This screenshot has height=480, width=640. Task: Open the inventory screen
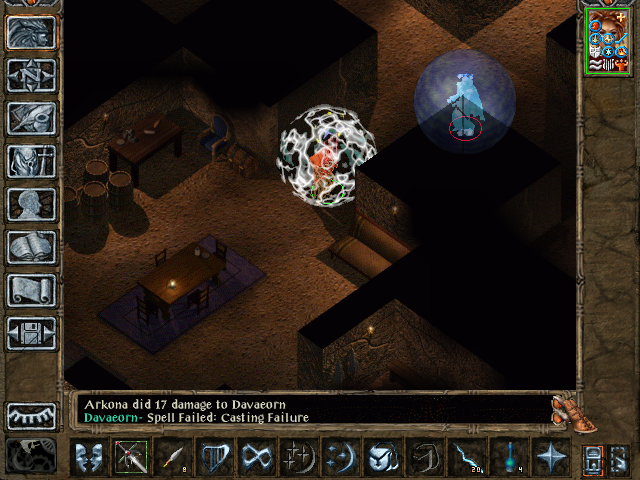pos(31,161)
